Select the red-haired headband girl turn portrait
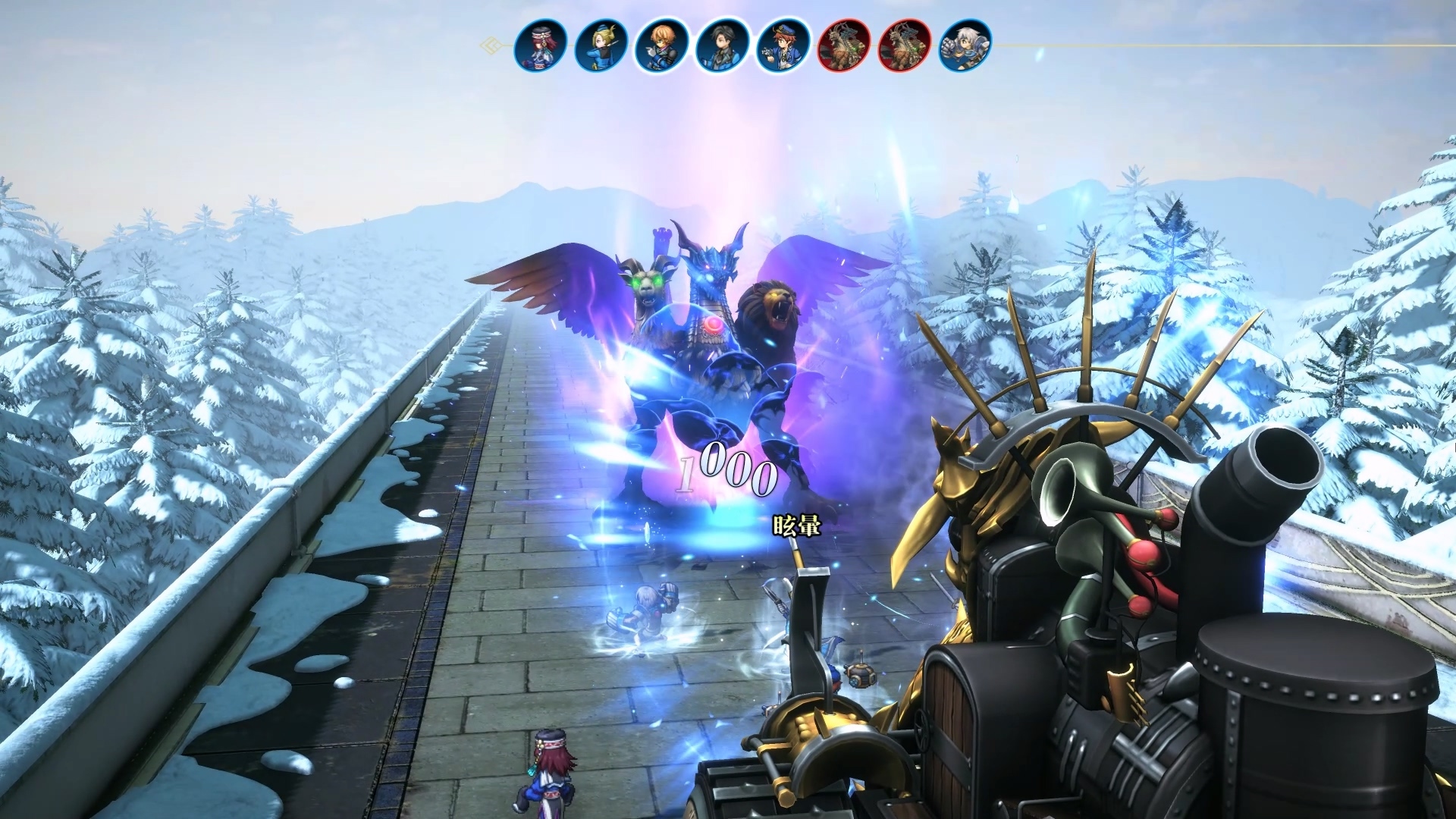 coord(540,45)
